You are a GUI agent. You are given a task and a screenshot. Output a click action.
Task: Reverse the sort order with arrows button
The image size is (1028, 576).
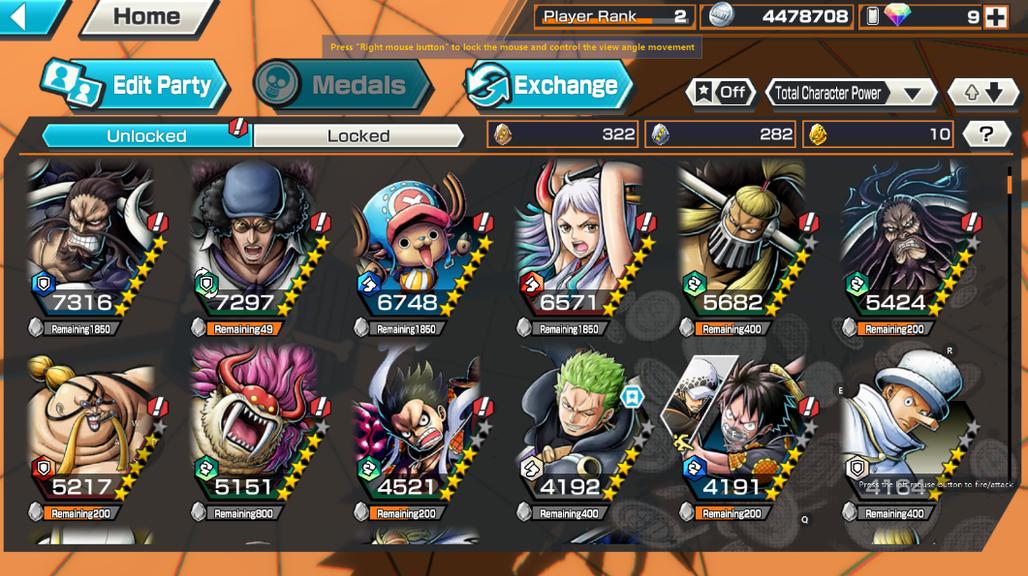pos(982,93)
